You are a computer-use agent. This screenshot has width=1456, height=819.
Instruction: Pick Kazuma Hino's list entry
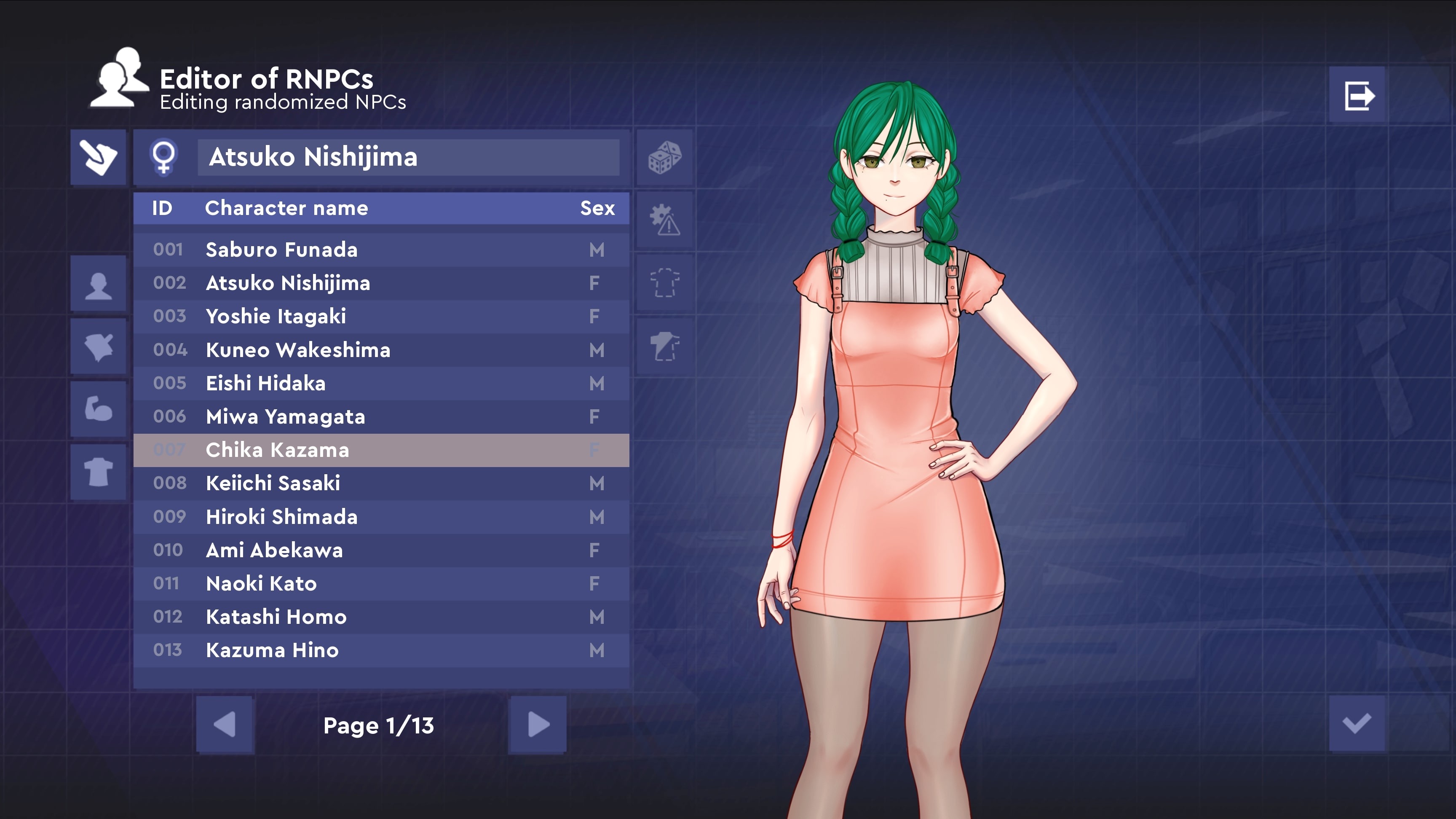[x=381, y=650]
